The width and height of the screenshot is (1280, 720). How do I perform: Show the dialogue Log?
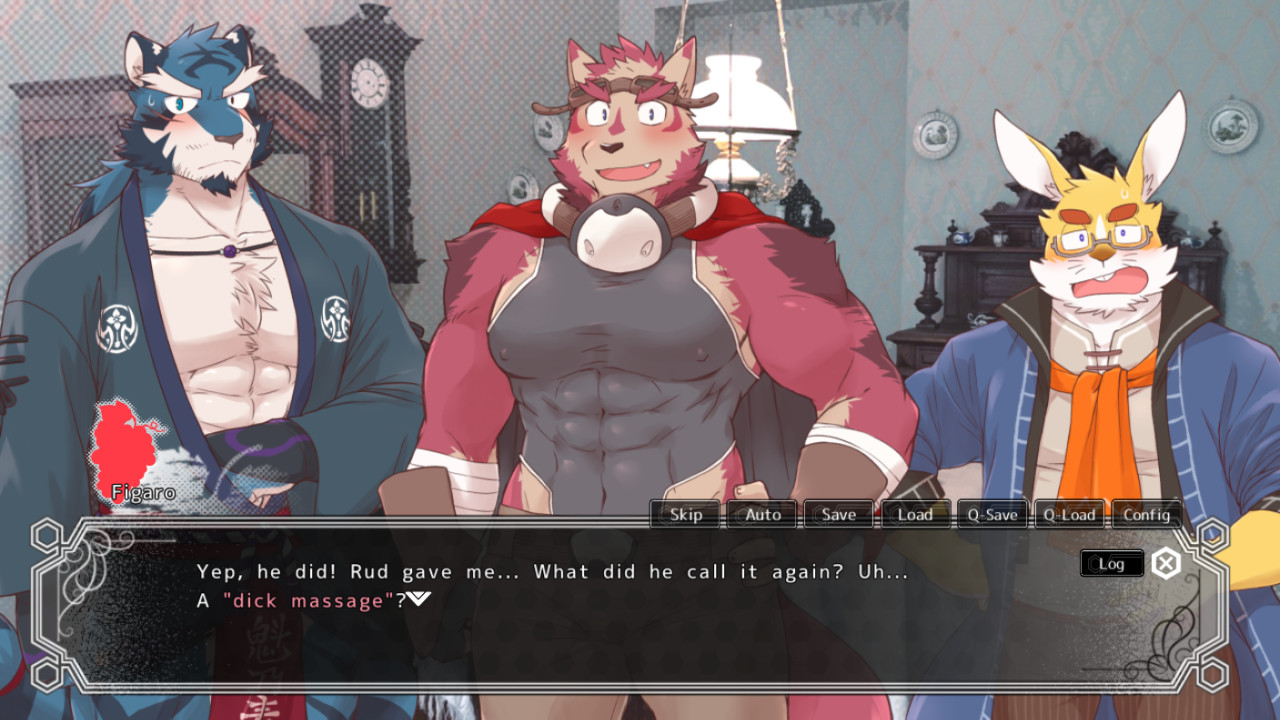[x=1111, y=563]
